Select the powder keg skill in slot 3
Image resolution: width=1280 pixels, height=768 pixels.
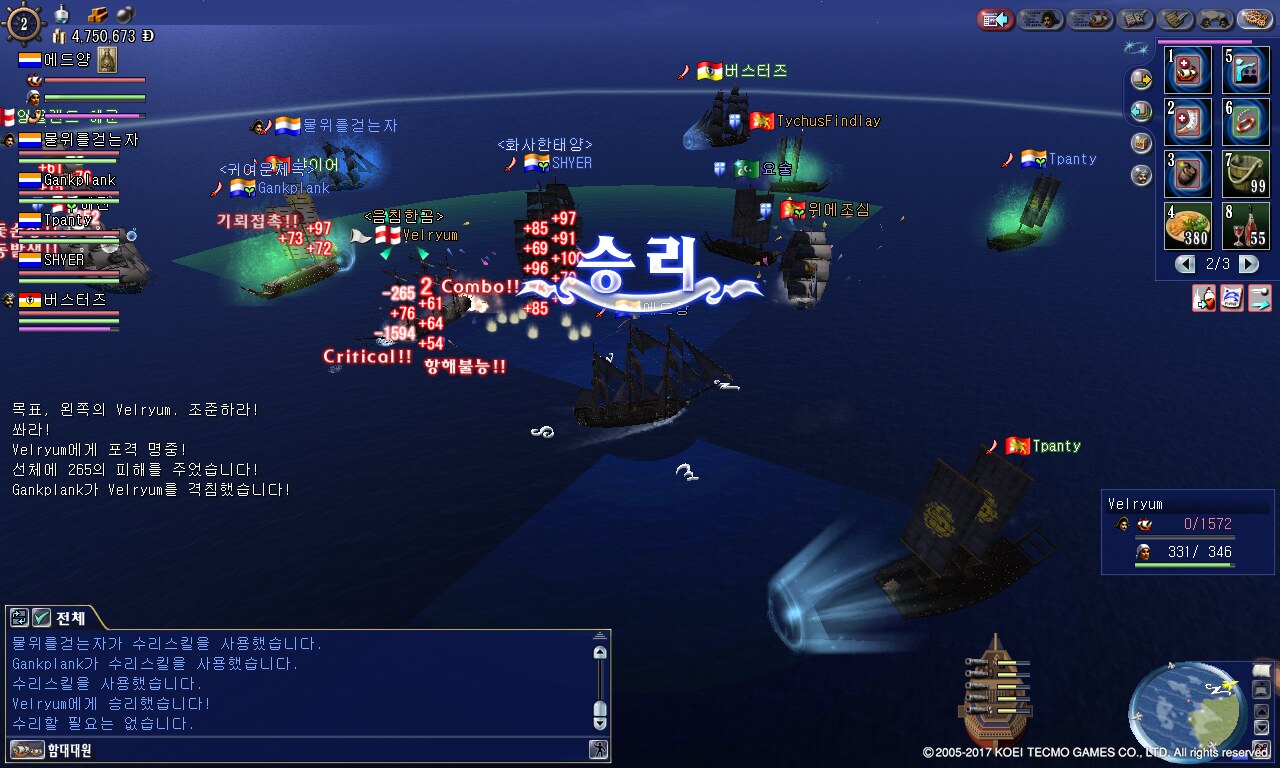tap(1187, 174)
